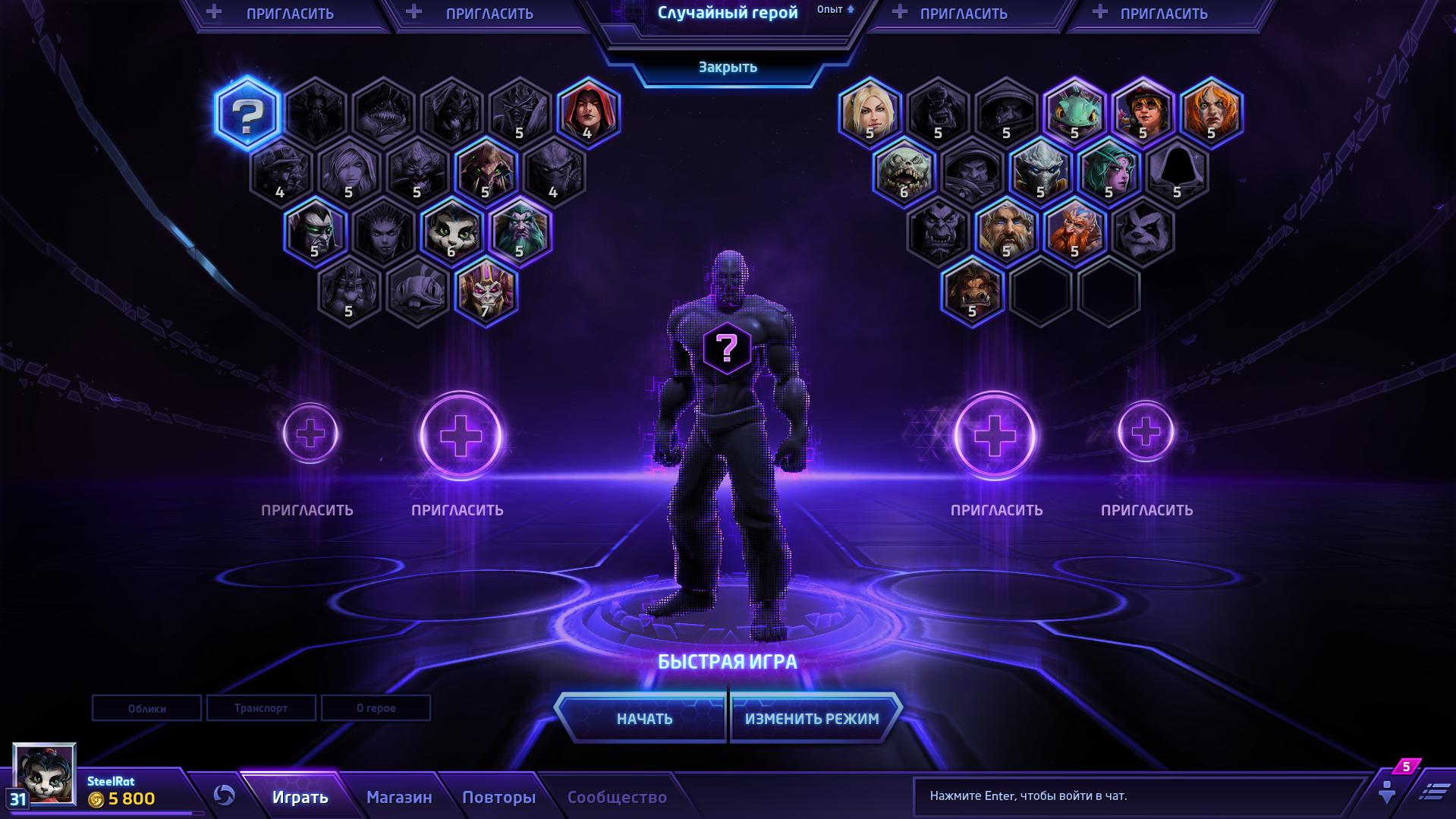Select the pink-hatted zombie stitches portrait
This screenshot has height=819, width=1456.
coord(904,172)
